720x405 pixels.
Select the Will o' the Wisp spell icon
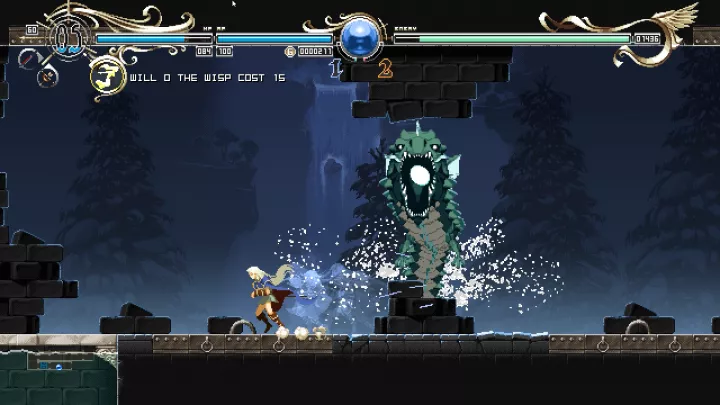point(106,76)
